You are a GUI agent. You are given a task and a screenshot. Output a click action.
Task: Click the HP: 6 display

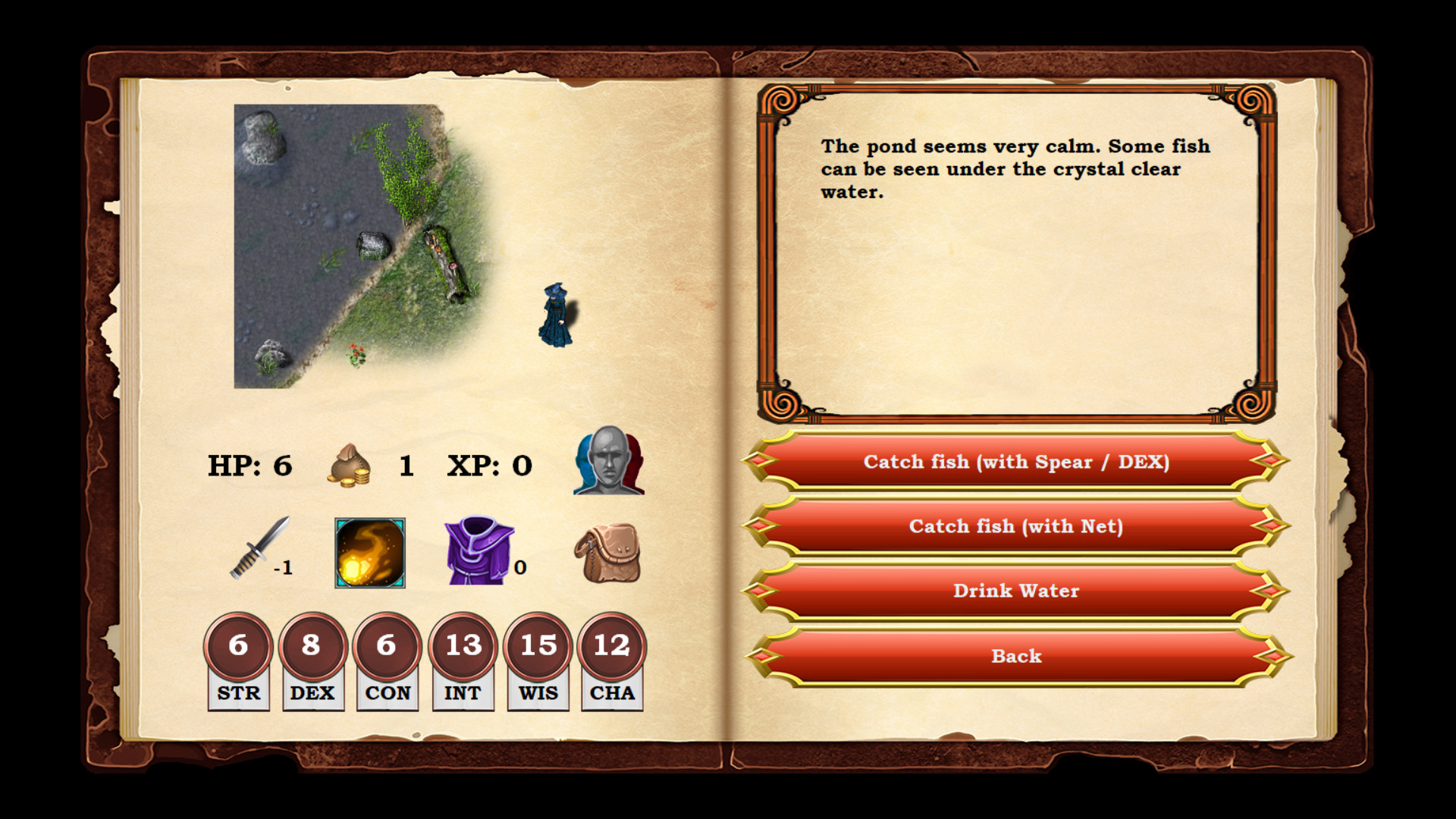click(249, 465)
